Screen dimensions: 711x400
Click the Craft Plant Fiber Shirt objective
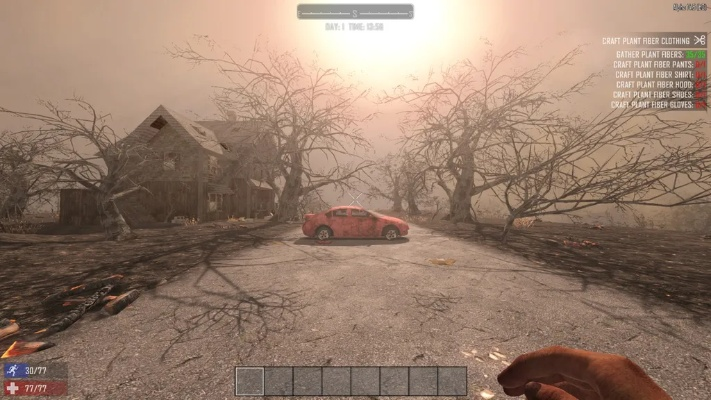[652, 74]
